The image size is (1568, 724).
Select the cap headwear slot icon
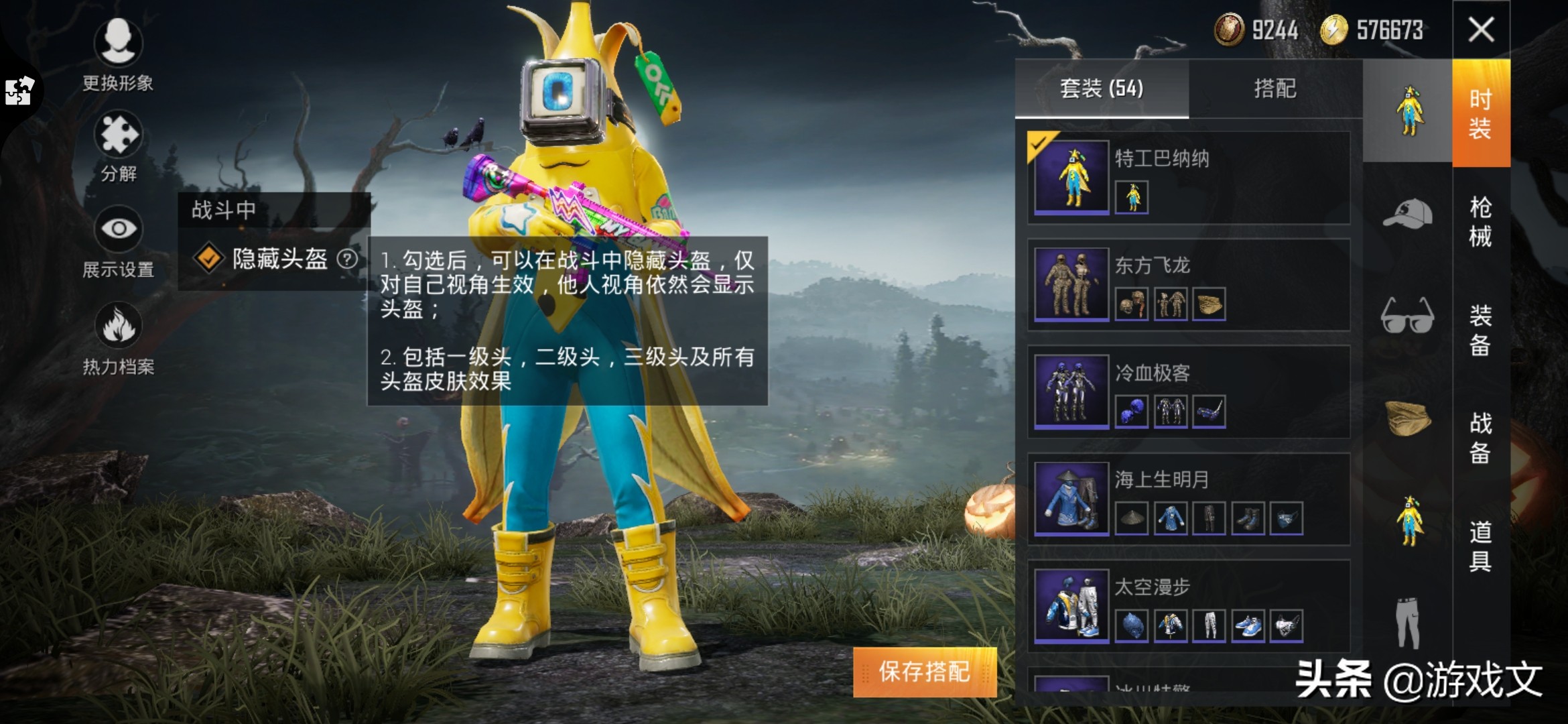click(x=1407, y=215)
